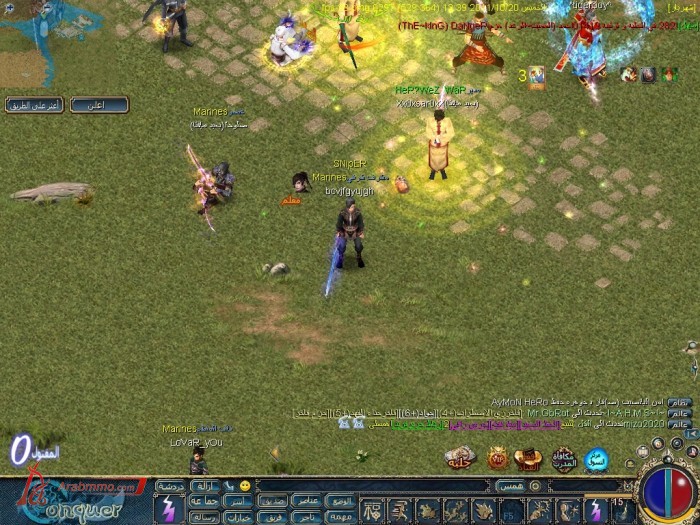
Task: Click the red 'جلبة' arena icon
Action: (460, 459)
